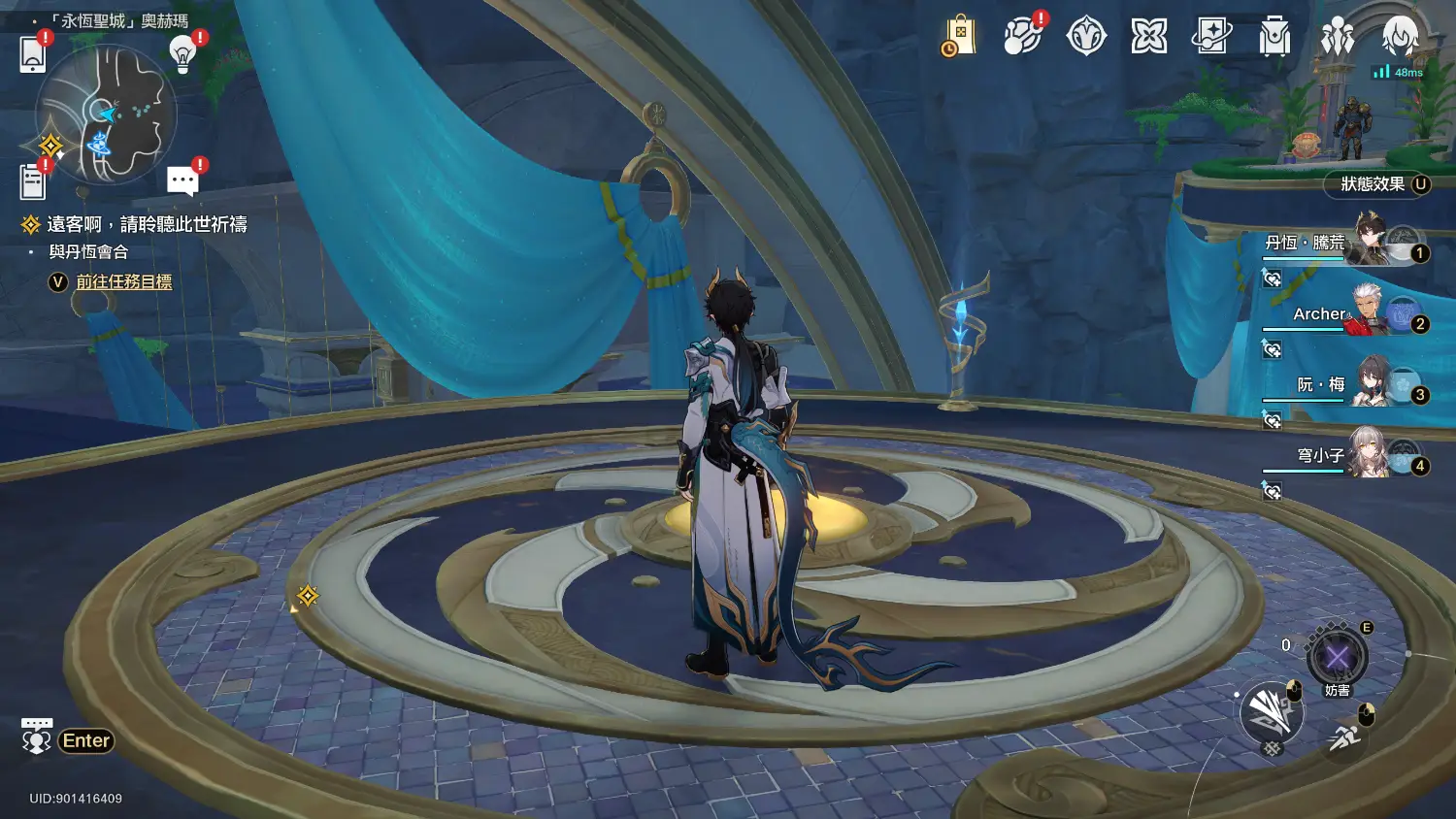Open the travel log event icon
The height and width of the screenshot is (819, 1456).
(1022, 37)
